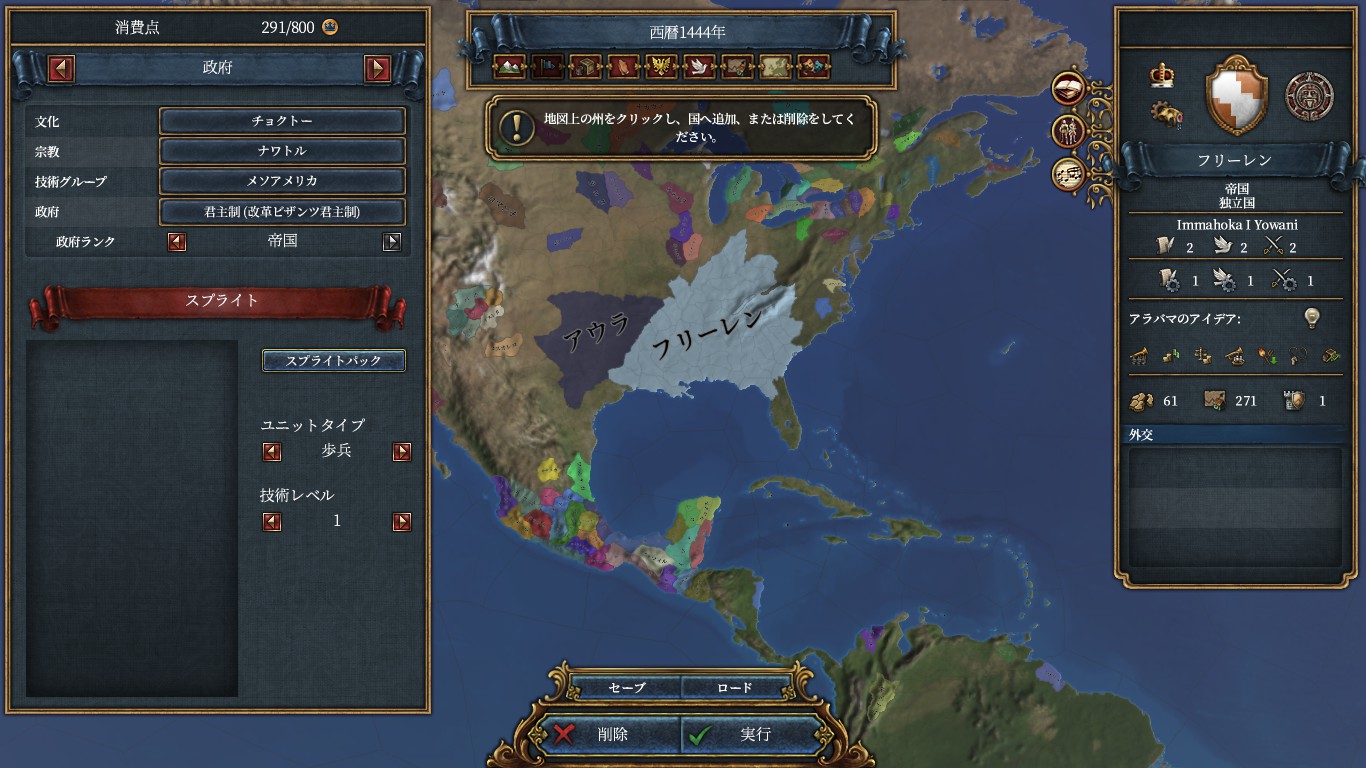Increase government rank with the right arrow
This screenshot has width=1366, height=768.
392,241
